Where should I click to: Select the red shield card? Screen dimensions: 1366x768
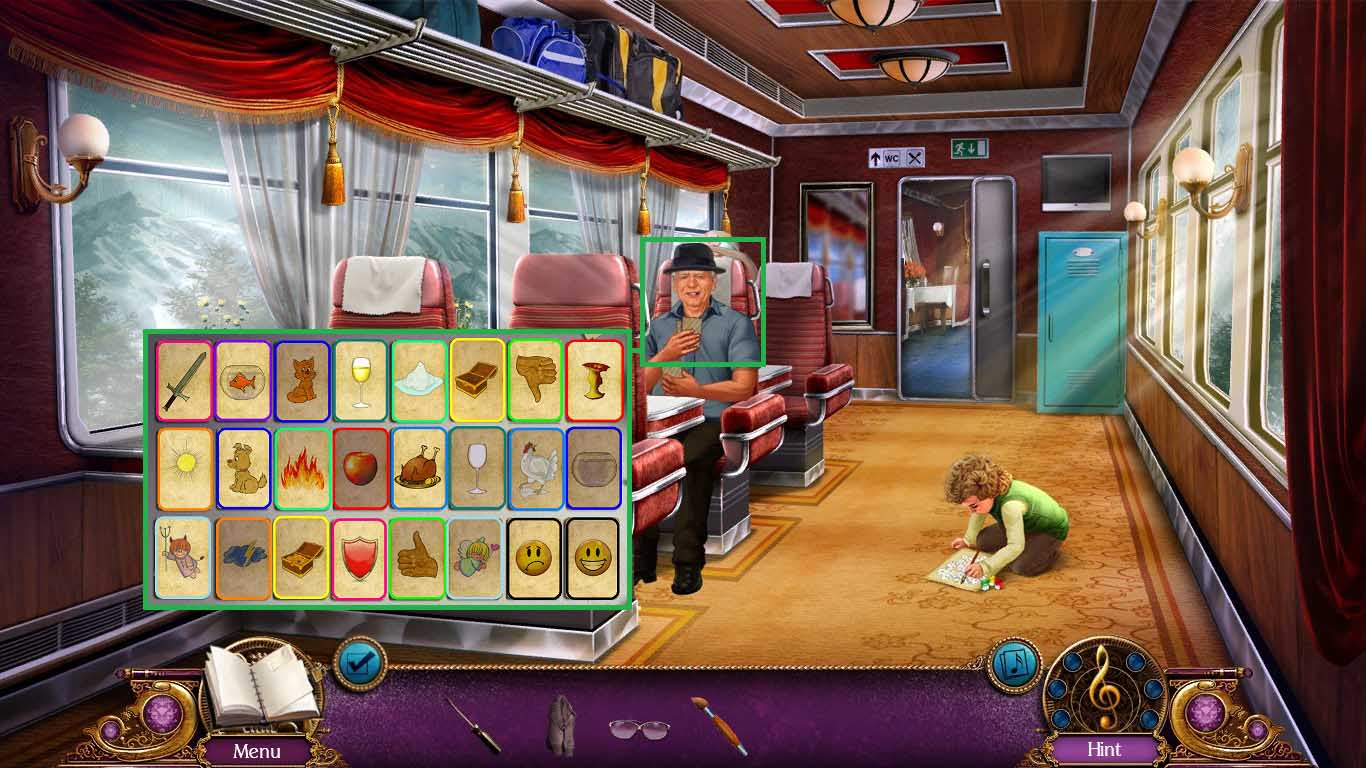click(x=359, y=558)
